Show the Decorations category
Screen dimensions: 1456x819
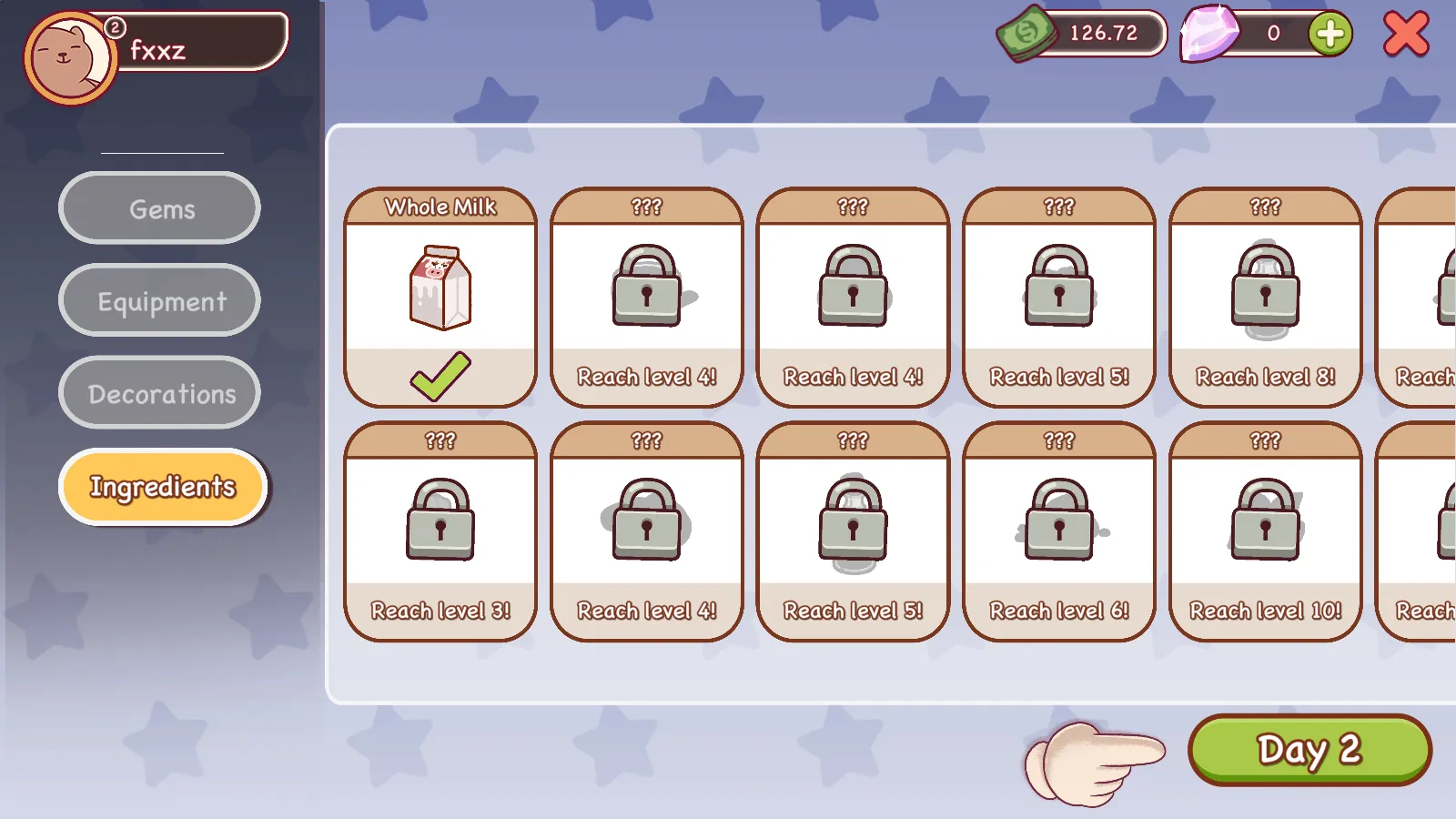[160, 393]
